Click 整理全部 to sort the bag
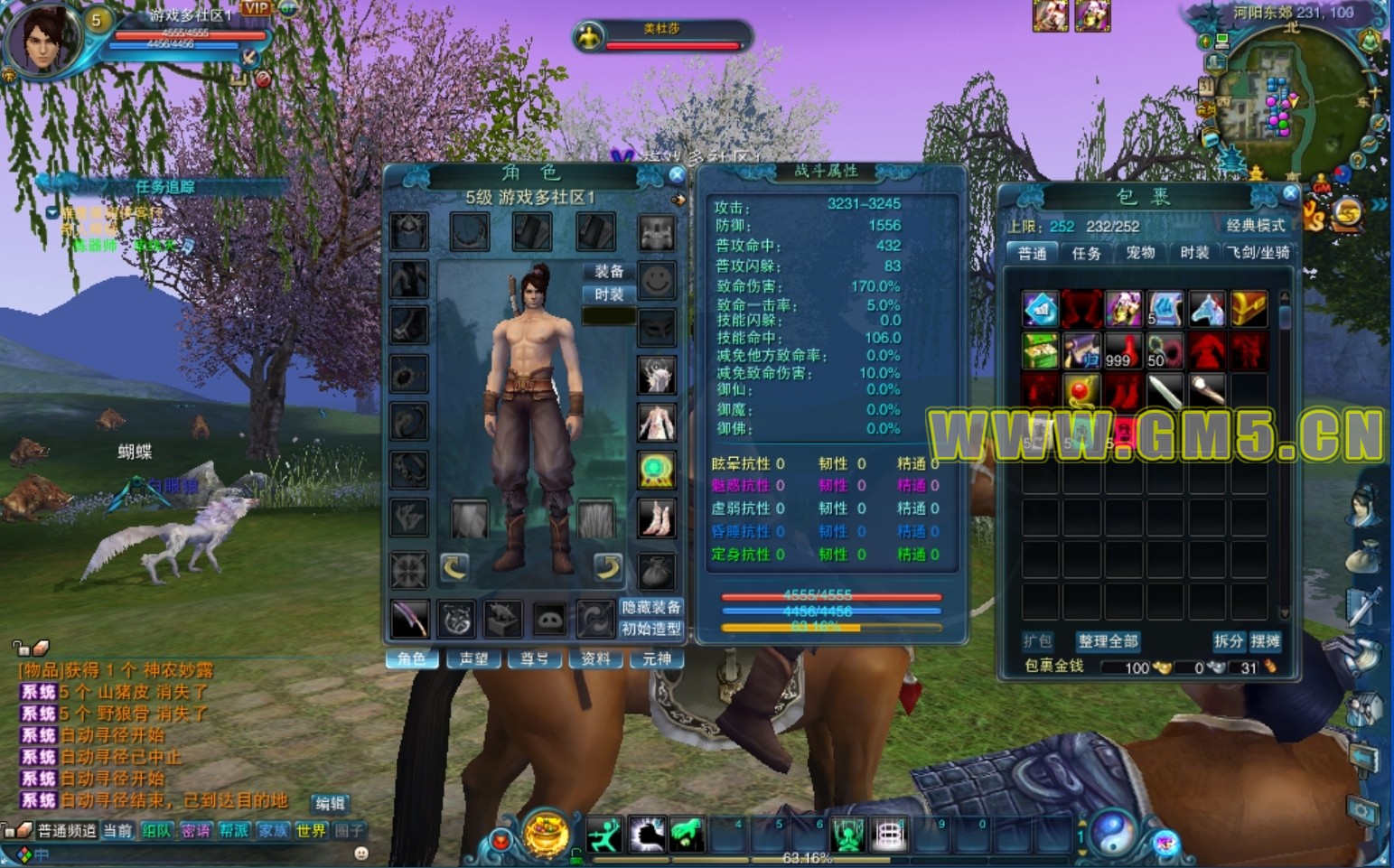 click(1108, 641)
